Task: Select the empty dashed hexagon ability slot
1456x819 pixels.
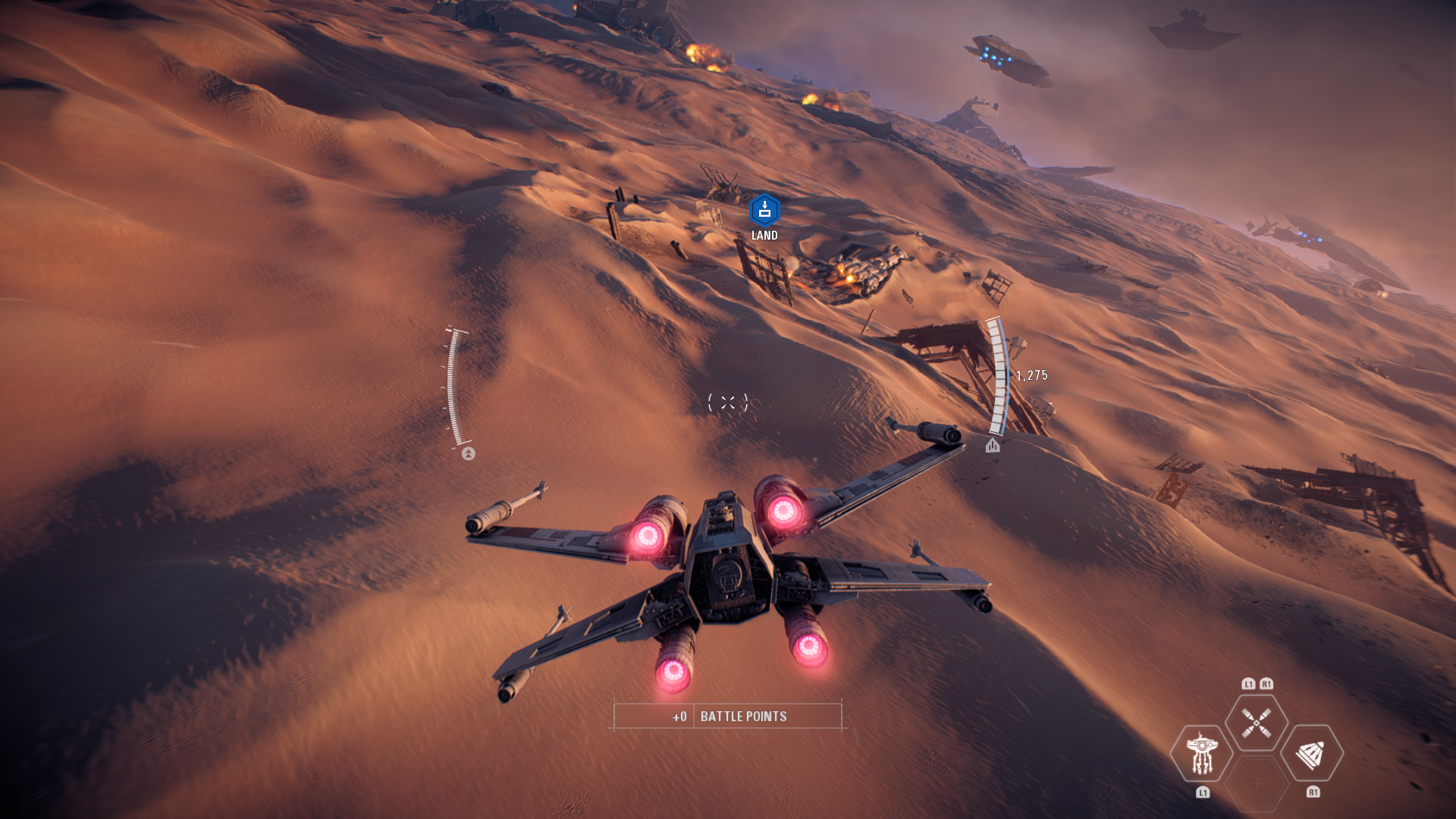Action: (x=1257, y=783)
